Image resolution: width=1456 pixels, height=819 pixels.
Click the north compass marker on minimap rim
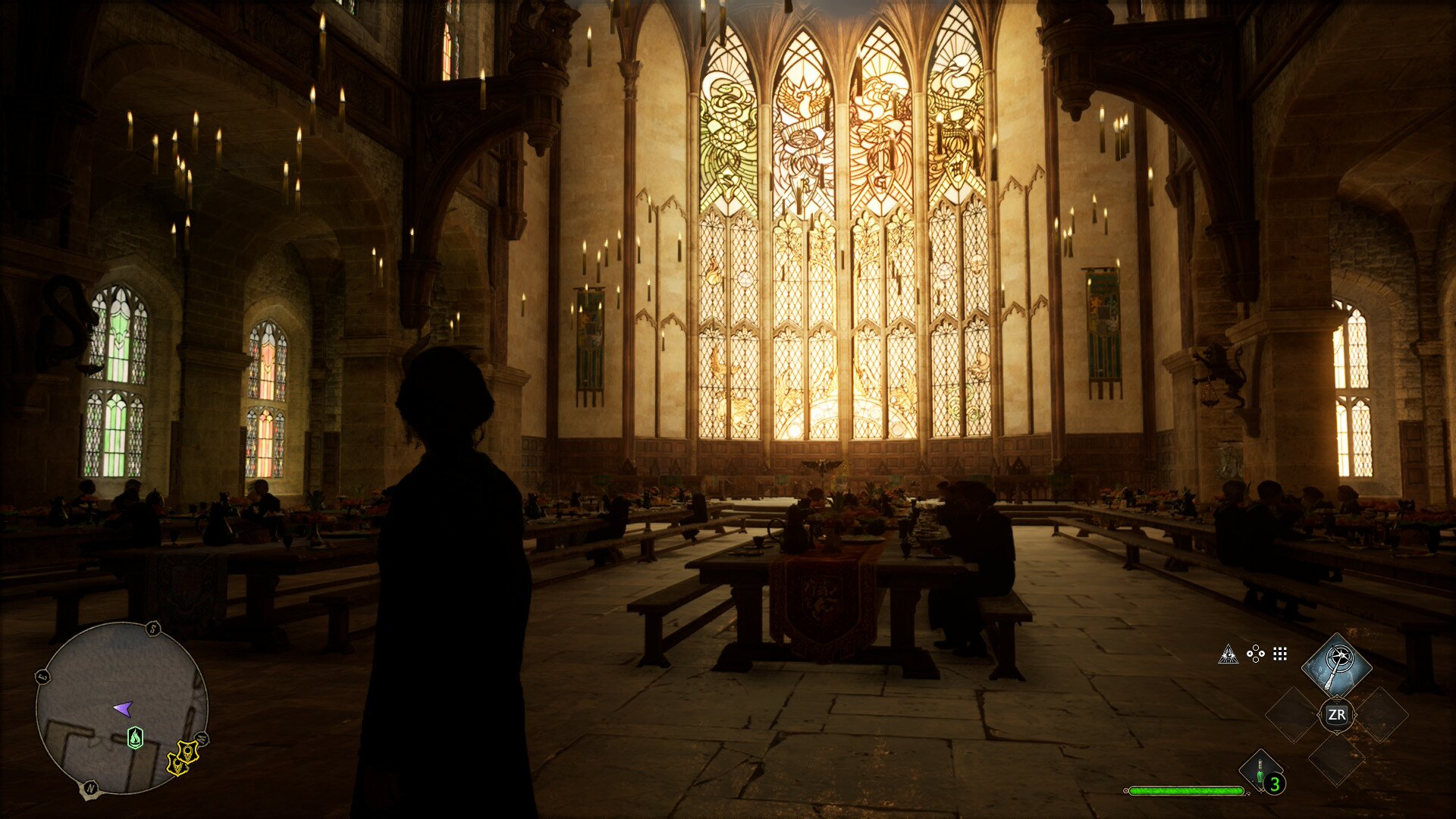click(90, 789)
